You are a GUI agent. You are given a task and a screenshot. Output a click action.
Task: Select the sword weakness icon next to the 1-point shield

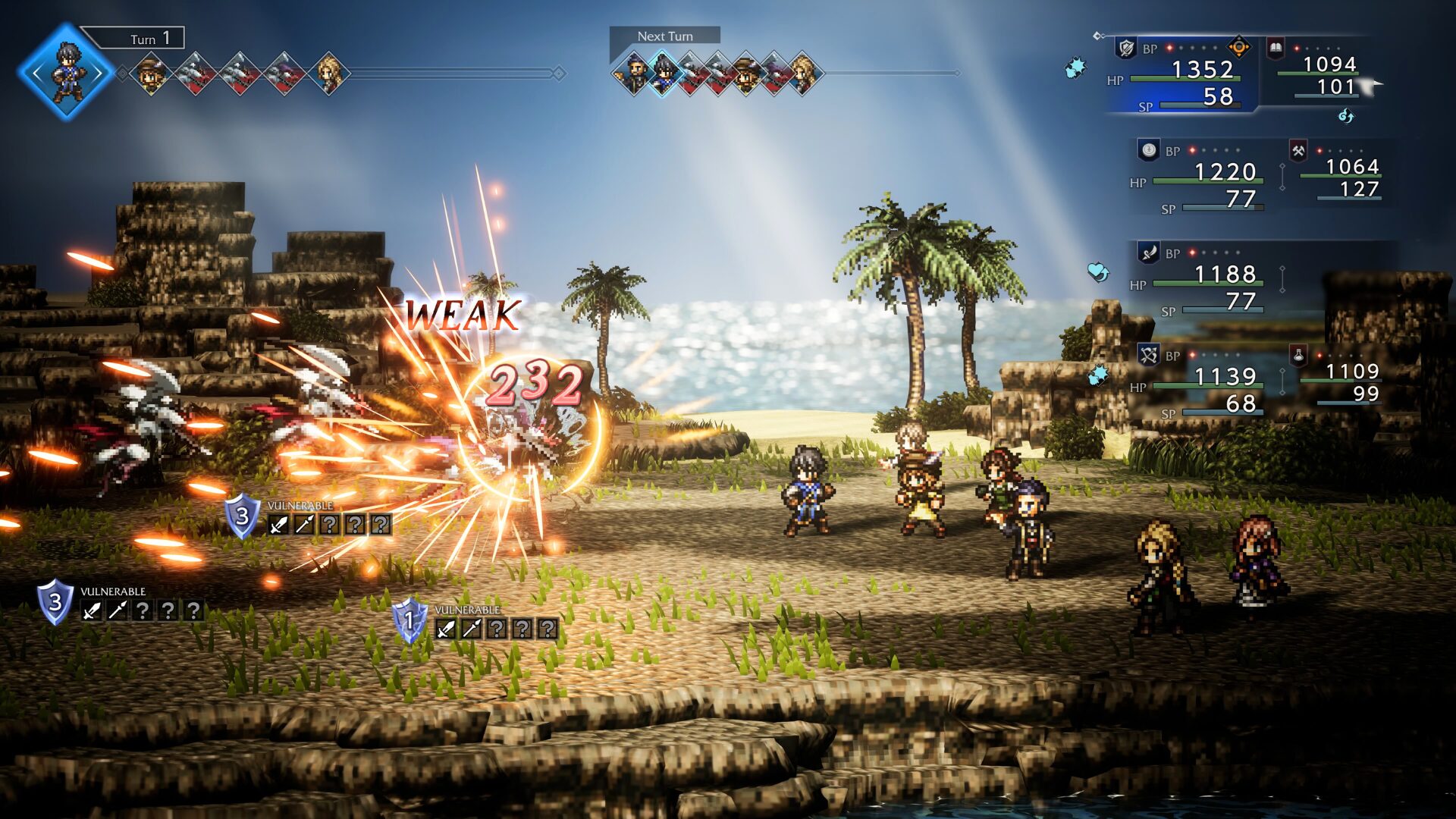tap(446, 628)
